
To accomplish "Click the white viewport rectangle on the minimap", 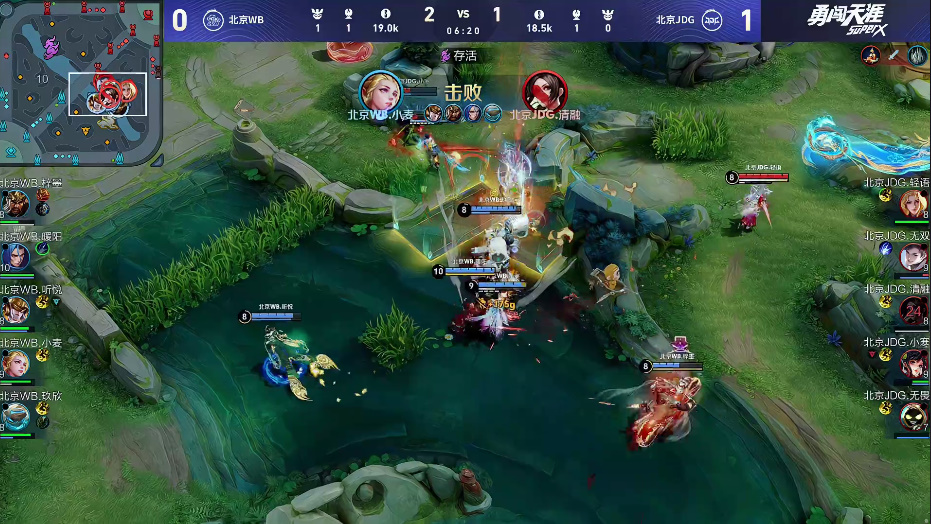I will pyautogui.click(x=108, y=94).
